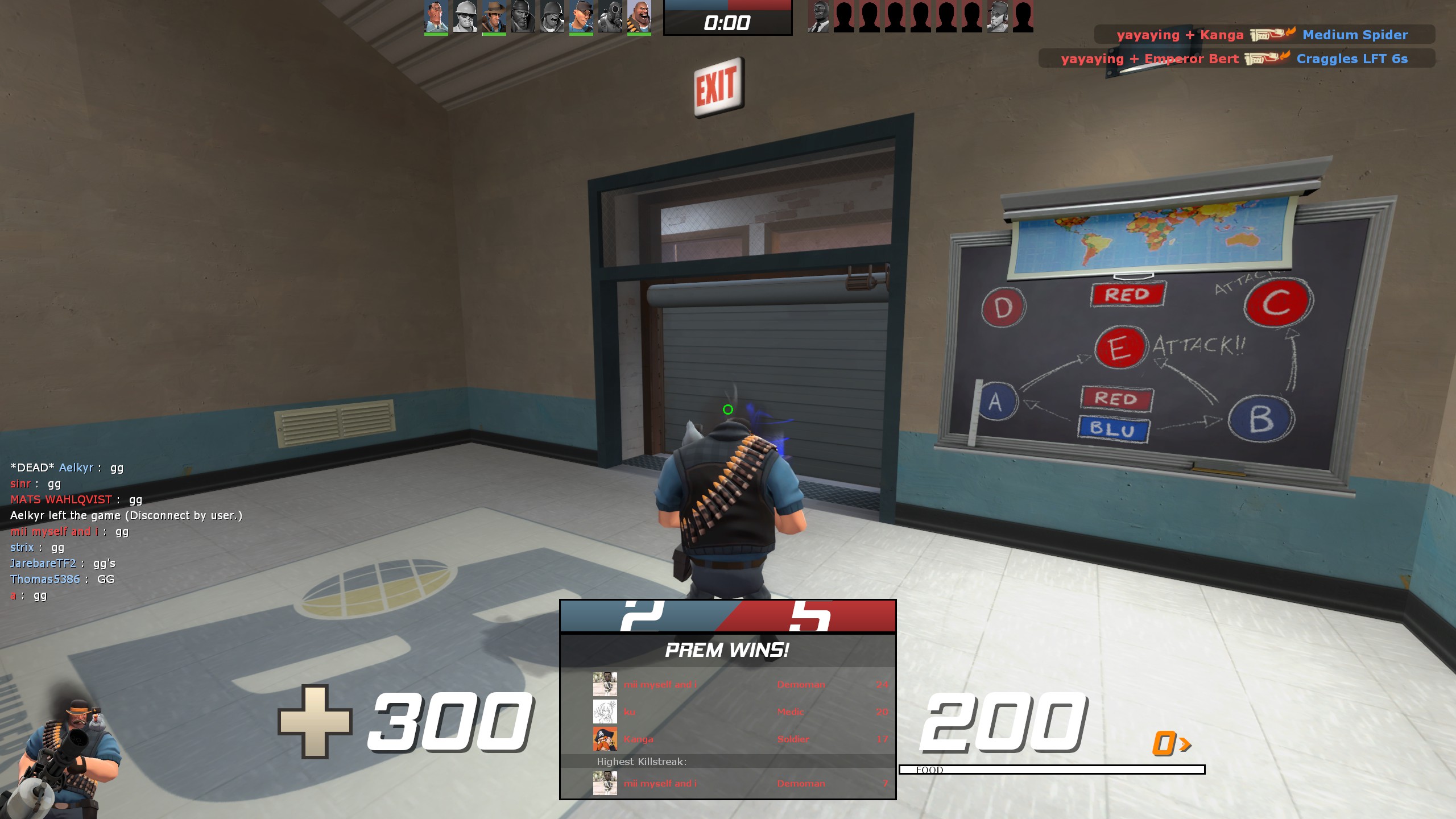This screenshot has width=1456, height=819.
Task: Click the BLU Engineer portrait
Action: point(465,16)
